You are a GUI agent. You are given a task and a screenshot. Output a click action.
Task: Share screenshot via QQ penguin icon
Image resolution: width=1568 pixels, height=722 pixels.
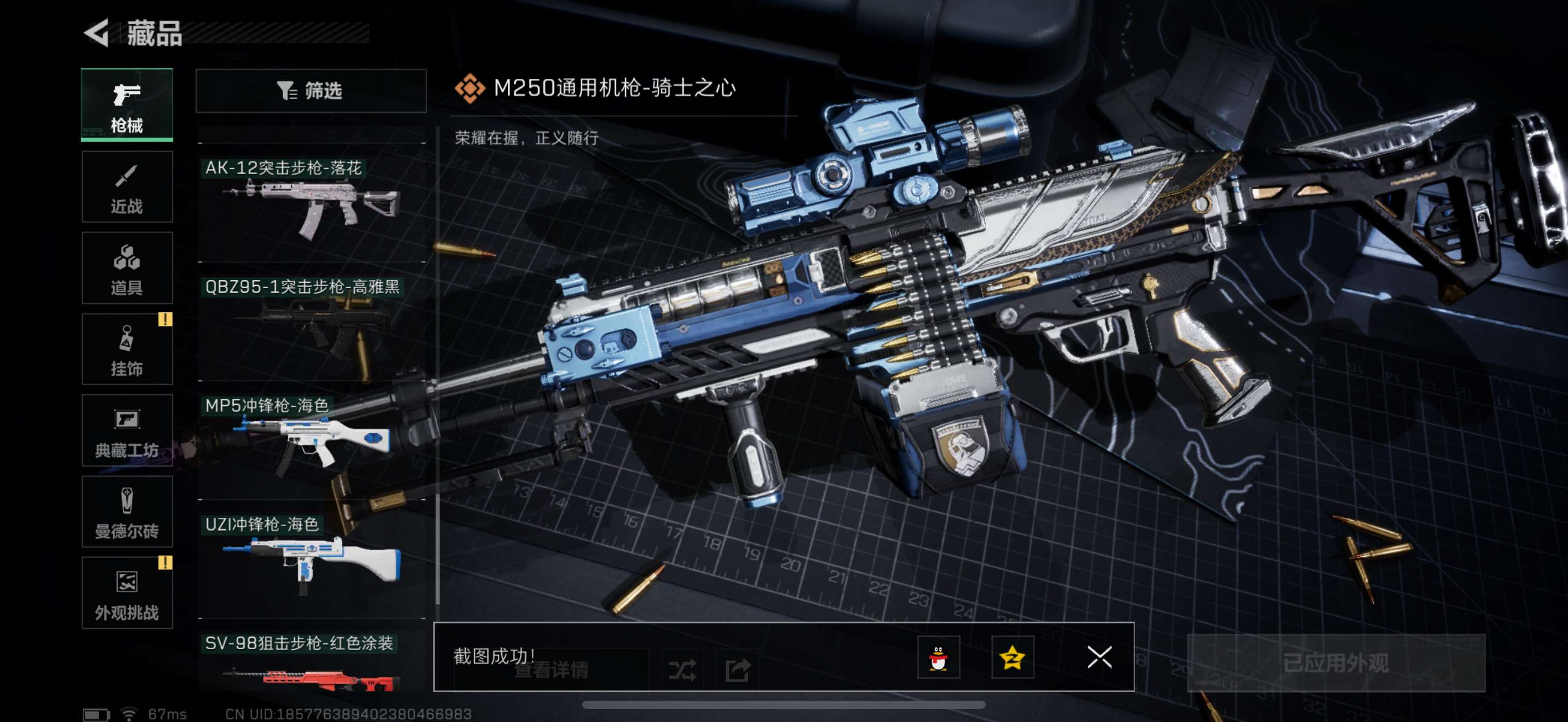(940, 659)
